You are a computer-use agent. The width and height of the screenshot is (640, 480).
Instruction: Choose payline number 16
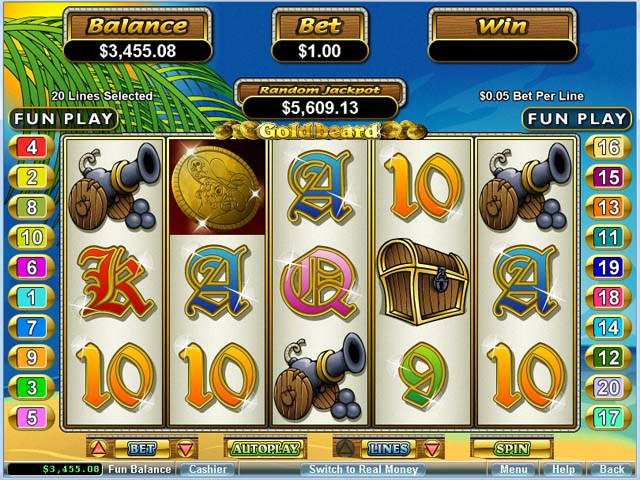tap(608, 148)
